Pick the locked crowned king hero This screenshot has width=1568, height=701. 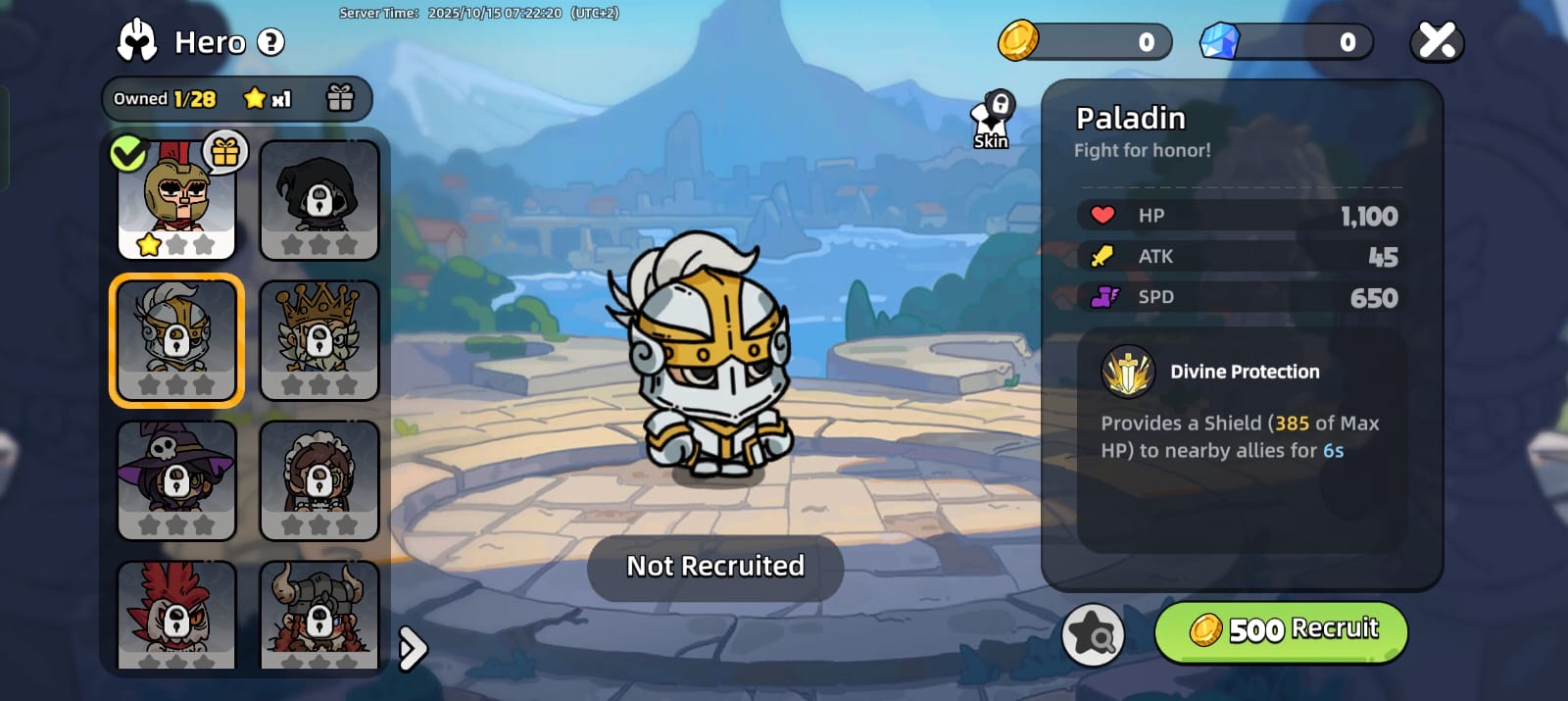tap(318, 340)
